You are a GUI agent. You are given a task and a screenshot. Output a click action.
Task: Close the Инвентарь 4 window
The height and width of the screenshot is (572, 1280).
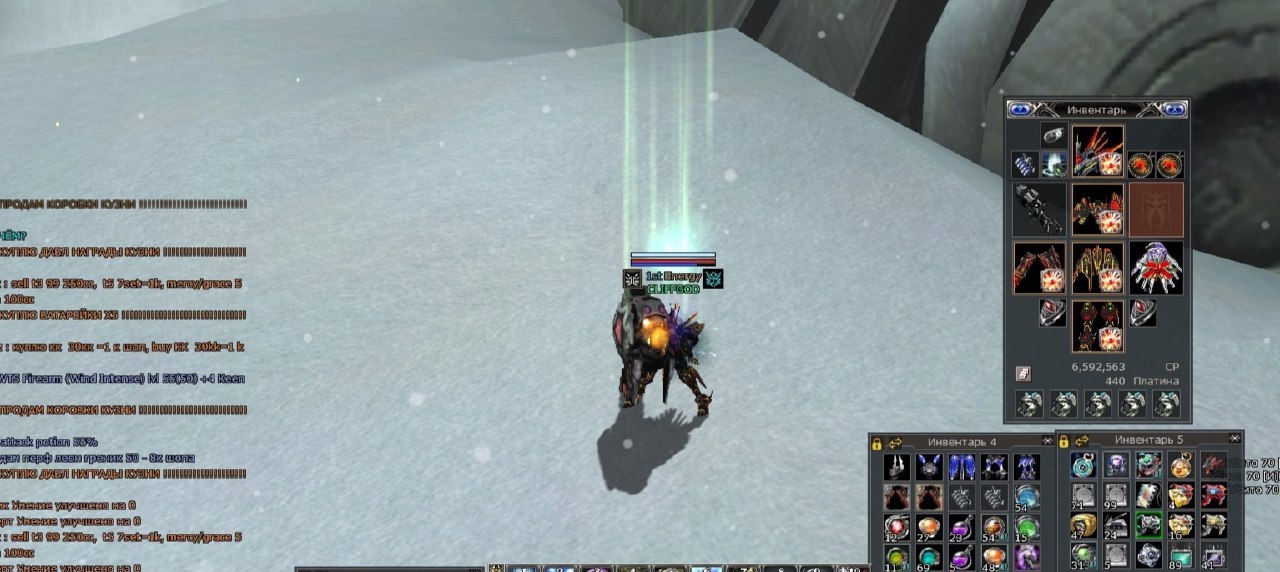pyautogui.click(x=1047, y=441)
